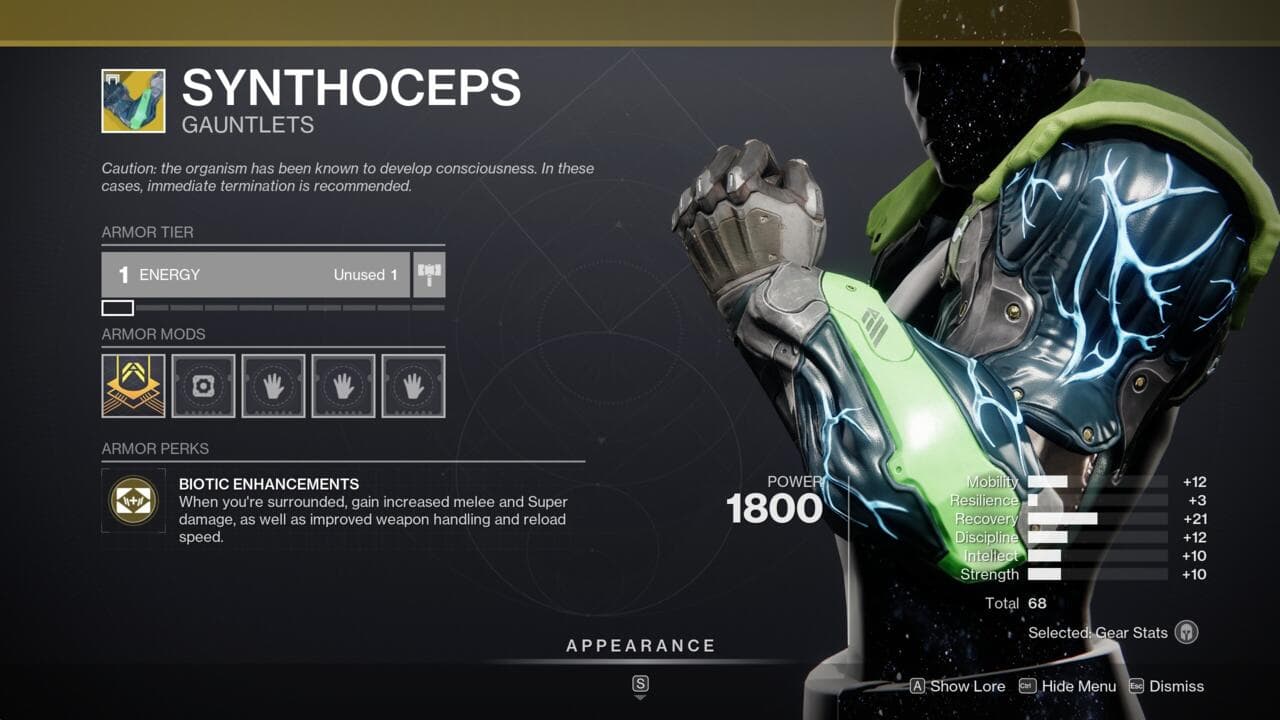Open the general armor mod slot
Screen dimensions: 1280x720
click(203, 386)
